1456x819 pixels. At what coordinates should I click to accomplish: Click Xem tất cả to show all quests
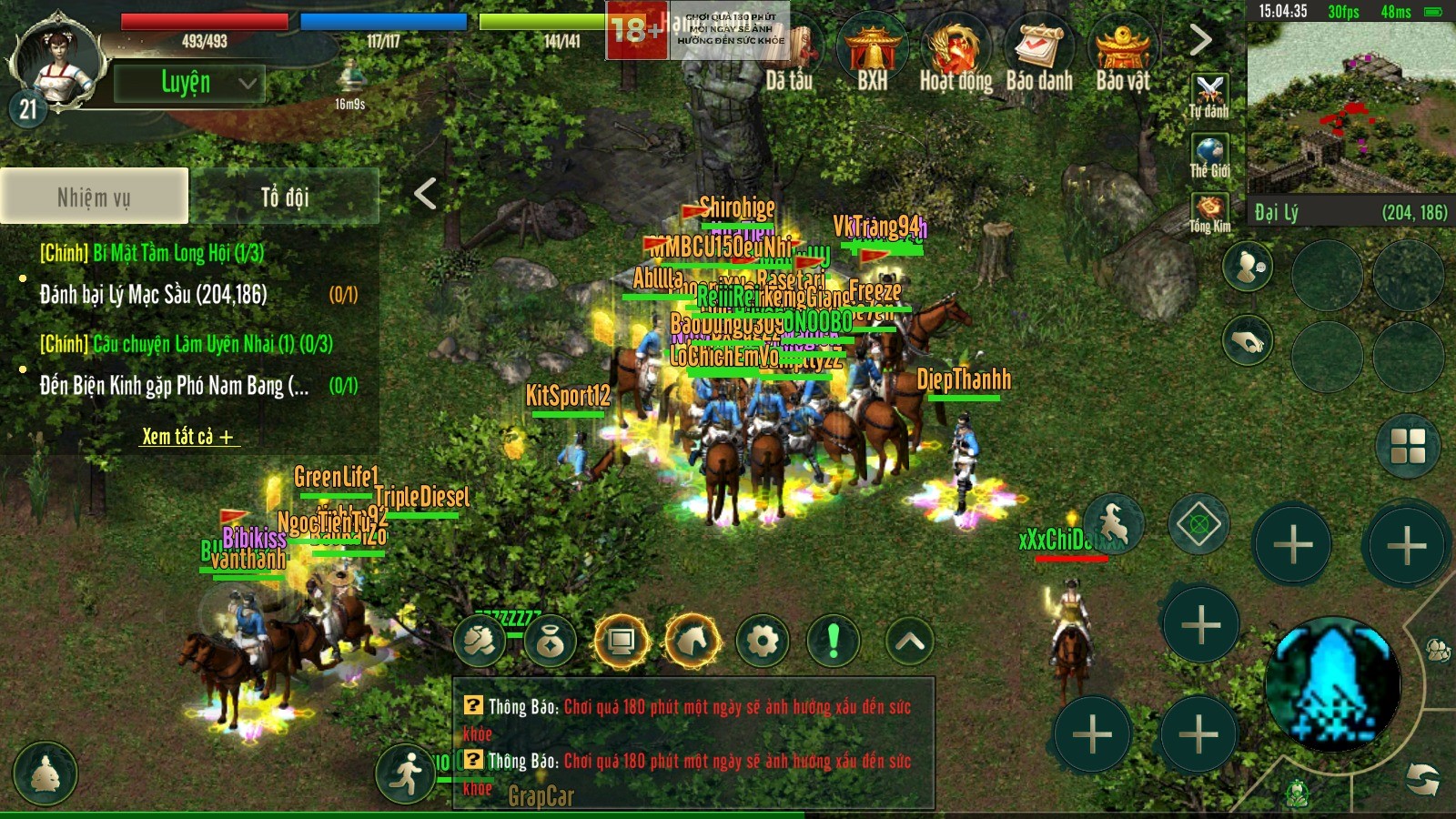187,437
